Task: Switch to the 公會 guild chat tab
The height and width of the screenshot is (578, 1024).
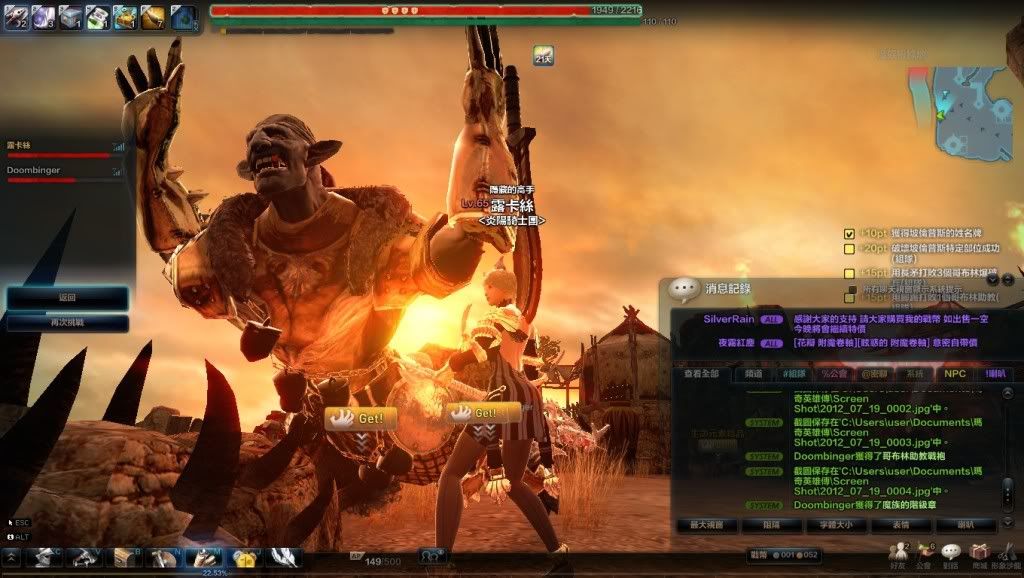Action: [833, 374]
